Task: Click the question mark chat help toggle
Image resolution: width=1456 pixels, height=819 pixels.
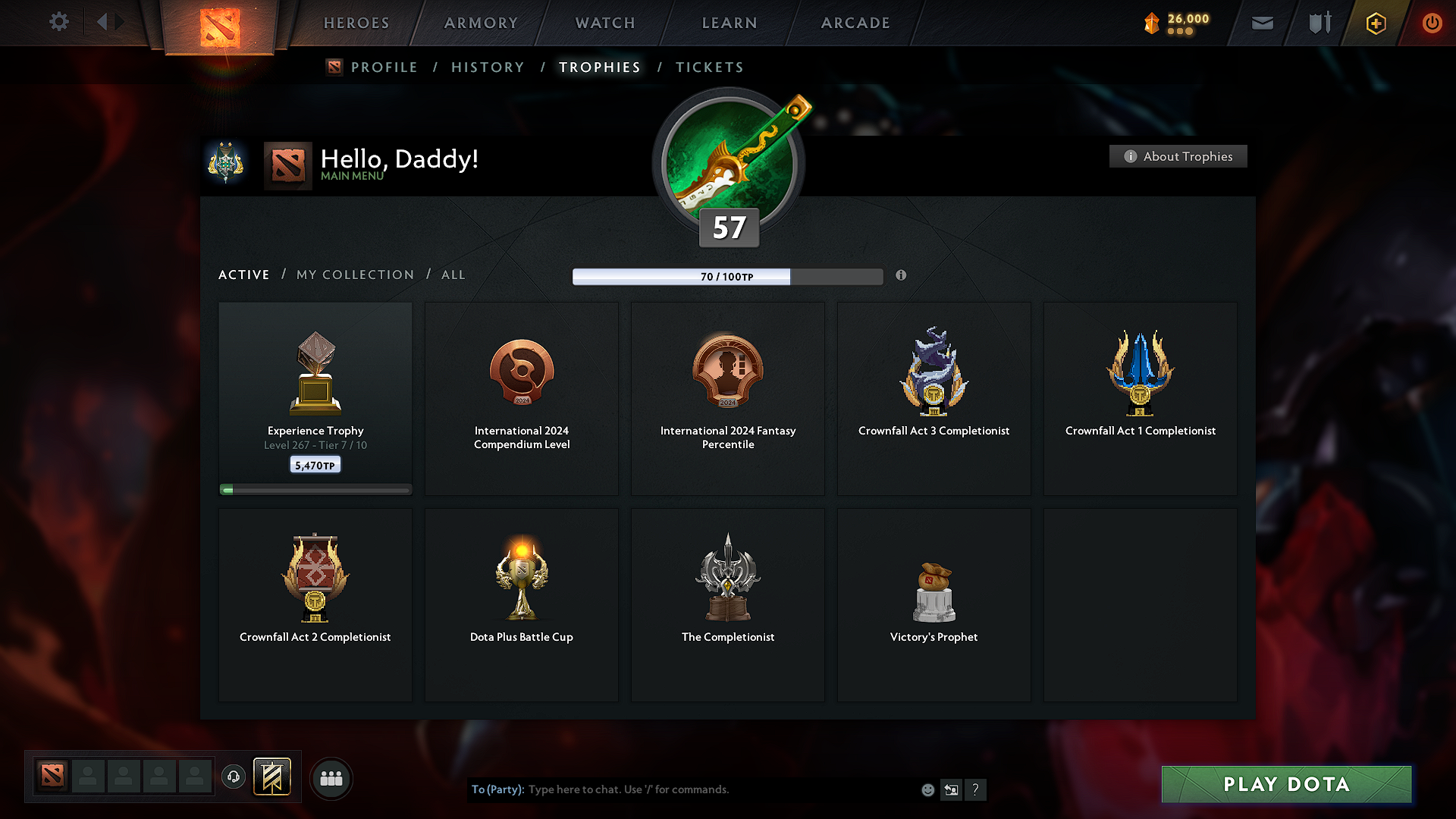Action: [x=976, y=789]
